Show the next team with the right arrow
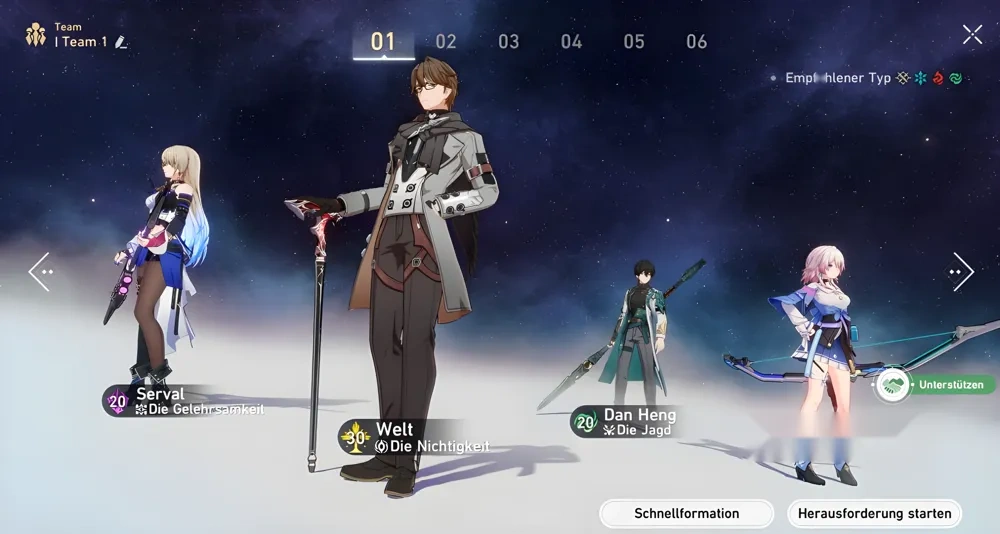 click(x=961, y=271)
